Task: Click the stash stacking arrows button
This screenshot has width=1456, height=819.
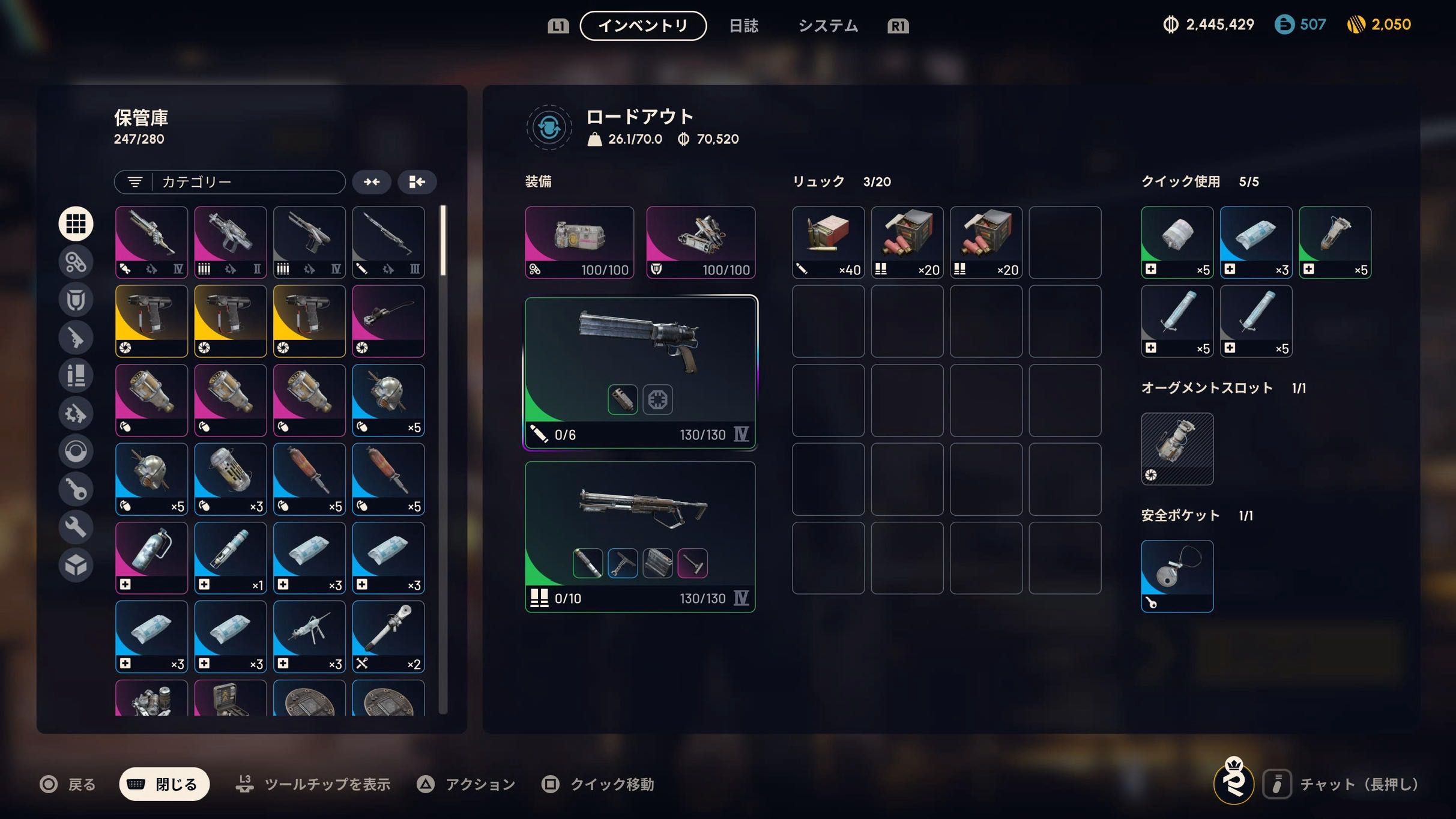Action: 372,182
